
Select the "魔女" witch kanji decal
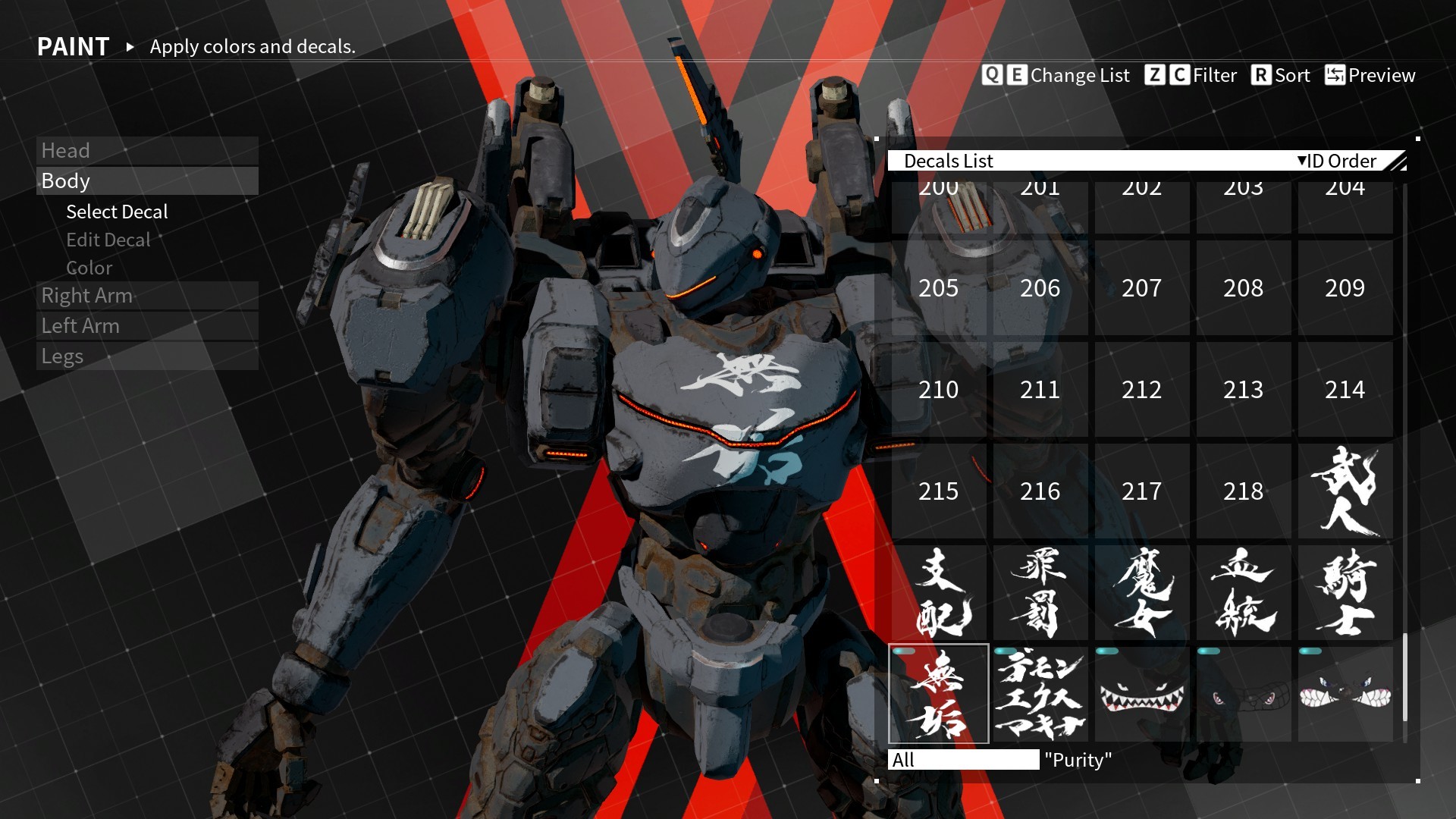(x=1141, y=592)
